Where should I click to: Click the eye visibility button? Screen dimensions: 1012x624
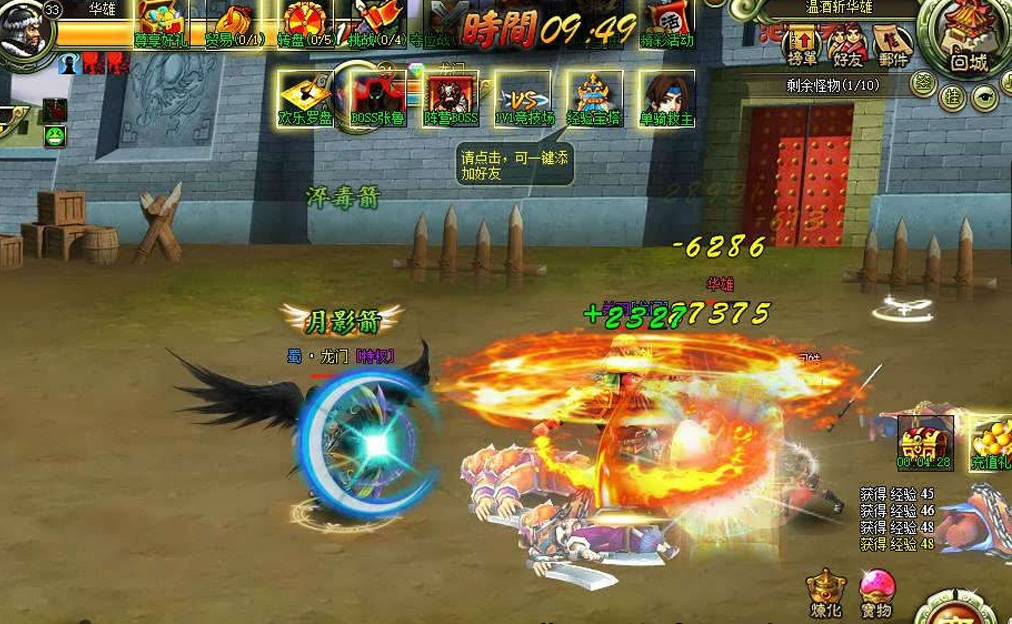coord(984,97)
